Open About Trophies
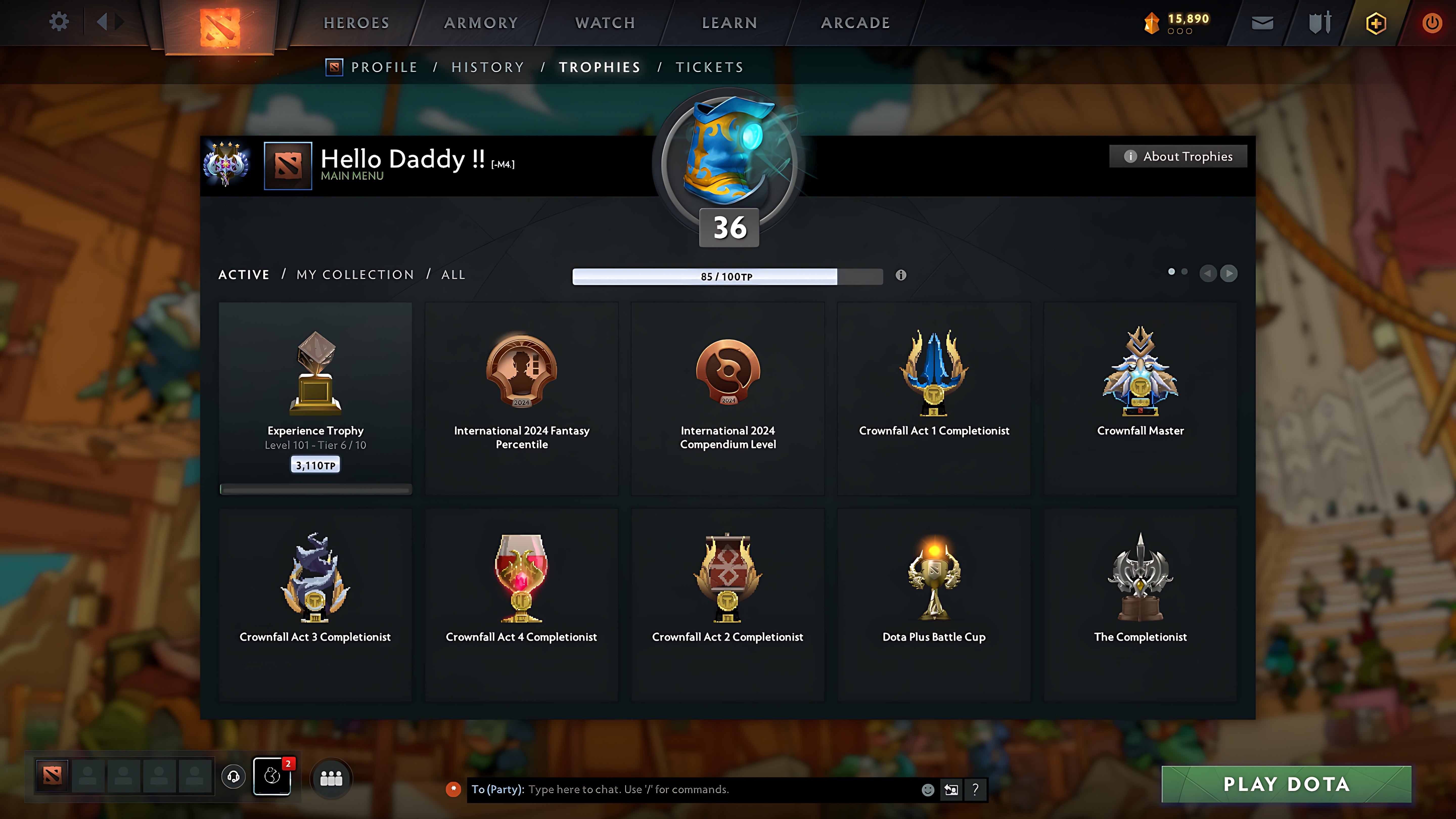 point(1178,156)
